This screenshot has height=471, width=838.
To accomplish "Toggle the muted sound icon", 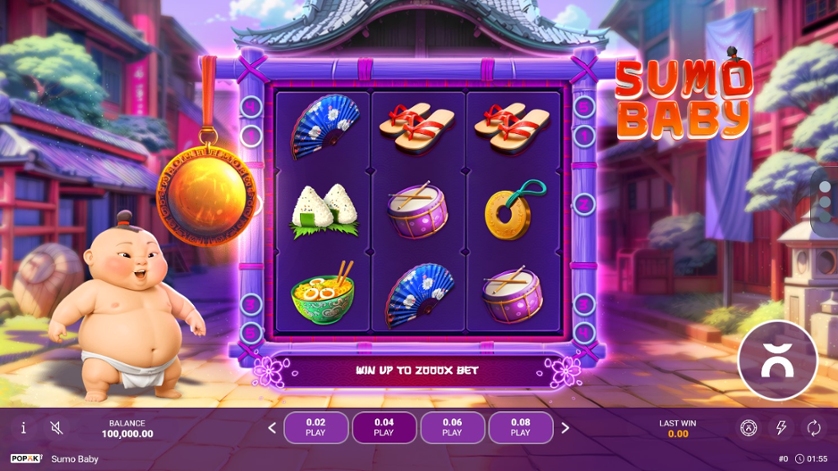I will [57, 428].
